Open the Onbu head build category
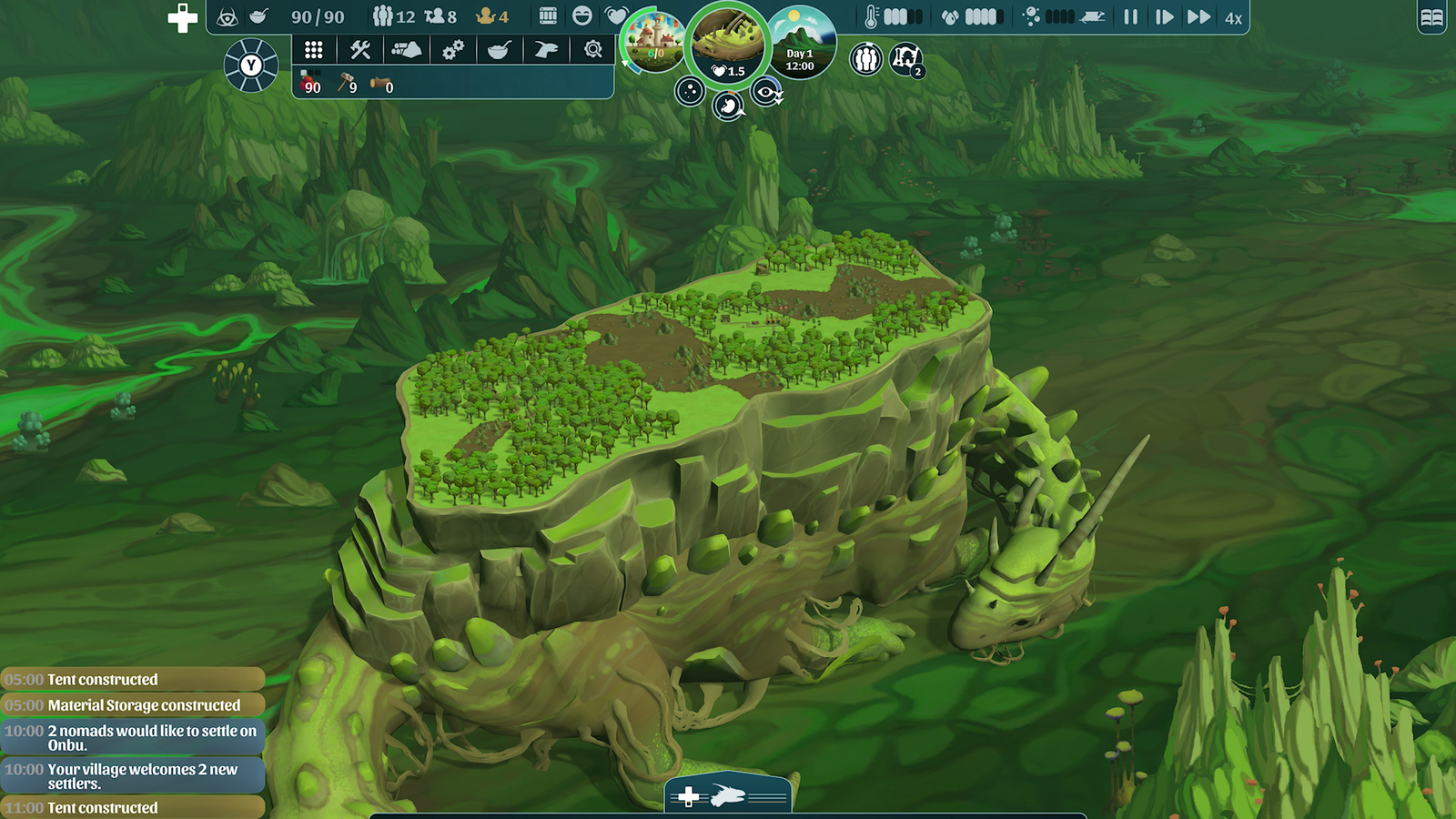 [x=546, y=50]
